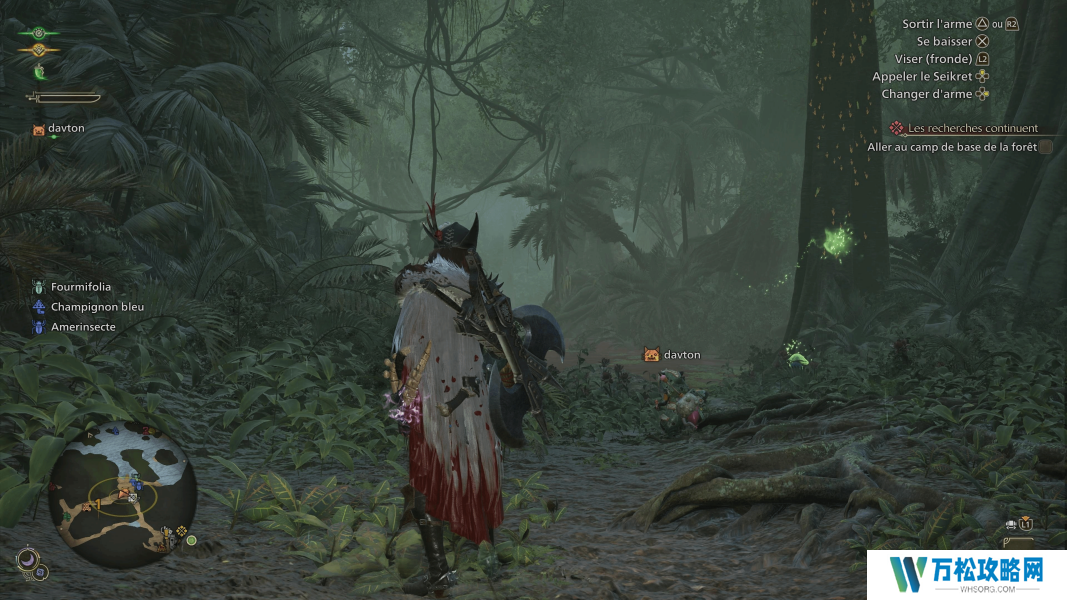Open the circular minimap
Screen dimensions: 1067x600
point(122,490)
